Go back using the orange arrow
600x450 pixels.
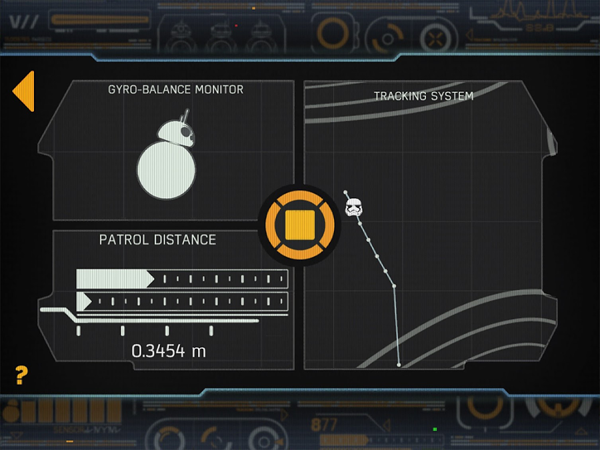[23, 92]
